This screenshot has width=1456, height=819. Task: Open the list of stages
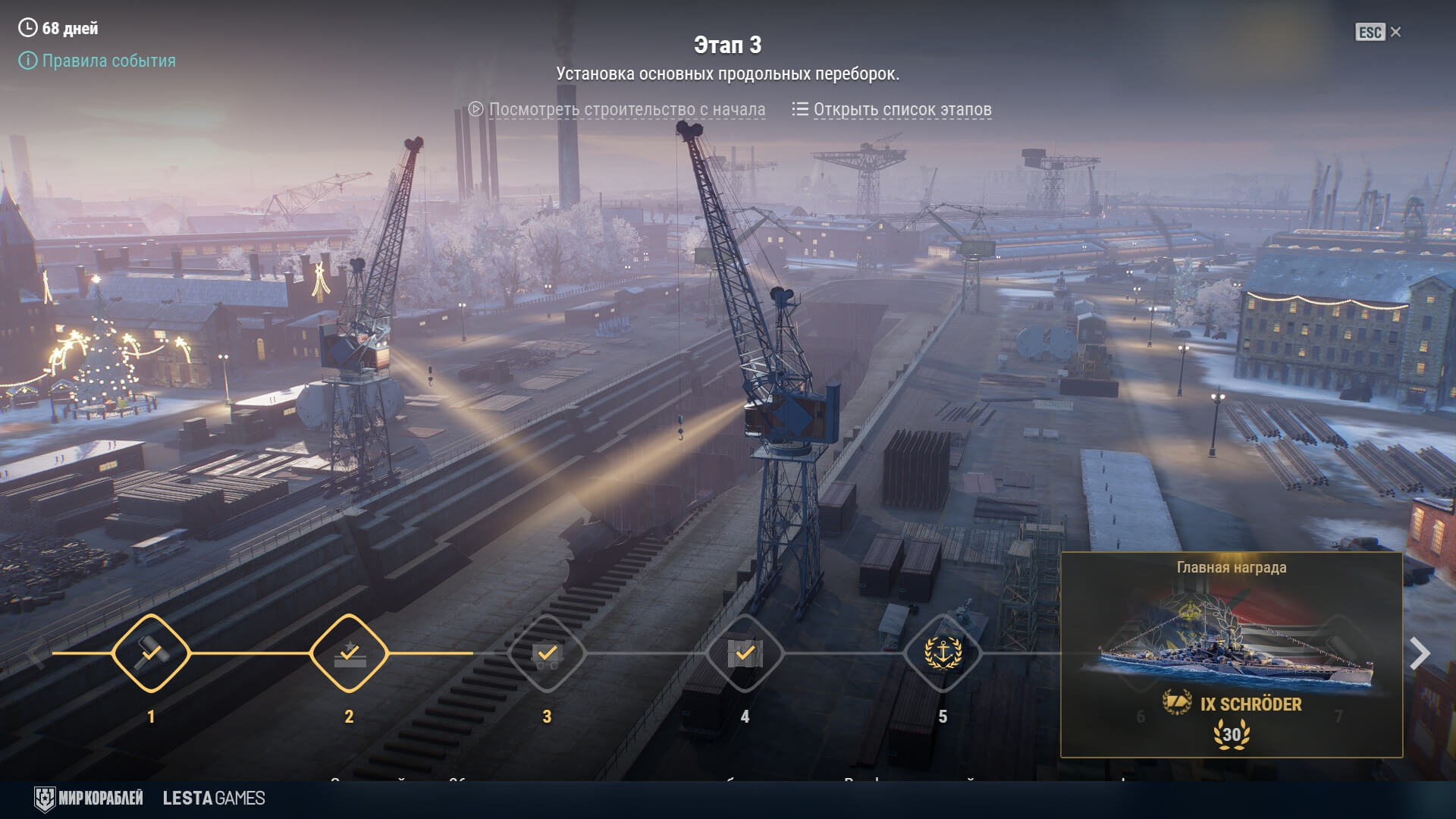point(902,110)
